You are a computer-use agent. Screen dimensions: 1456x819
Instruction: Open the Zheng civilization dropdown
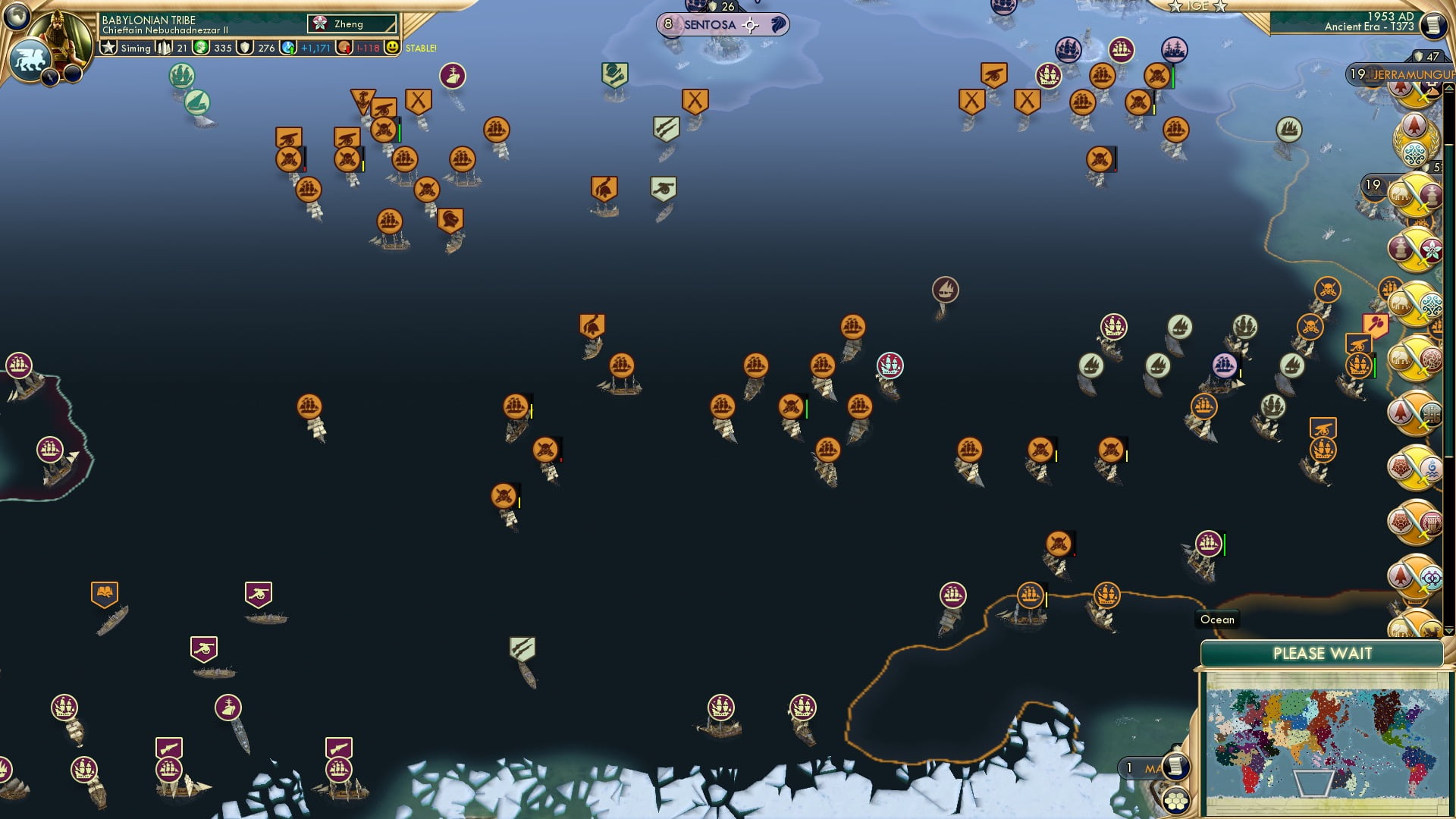pyautogui.click(x=352, y=24)
